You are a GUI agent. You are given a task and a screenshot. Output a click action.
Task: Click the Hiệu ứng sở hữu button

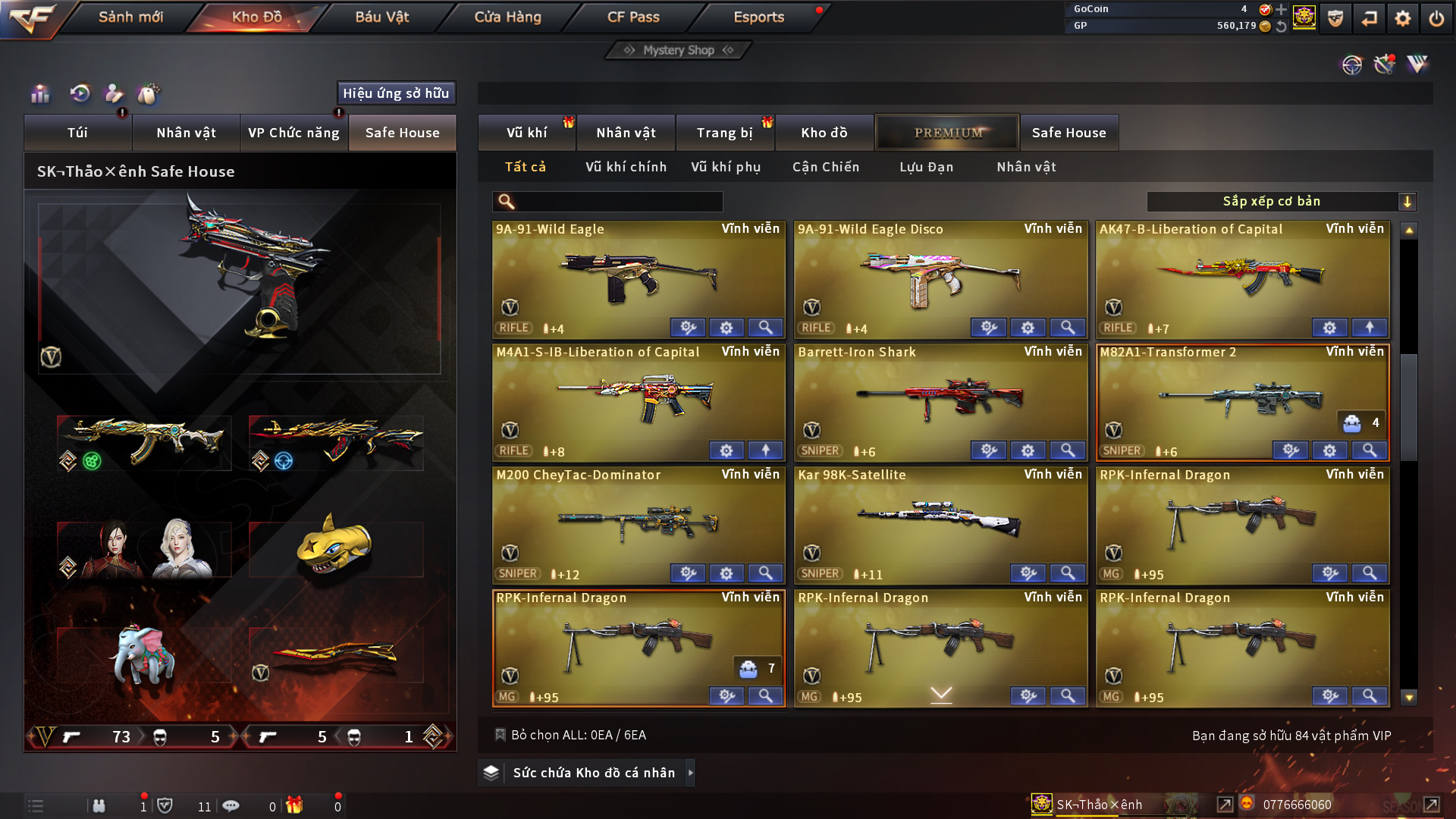(x=396, y=93)
